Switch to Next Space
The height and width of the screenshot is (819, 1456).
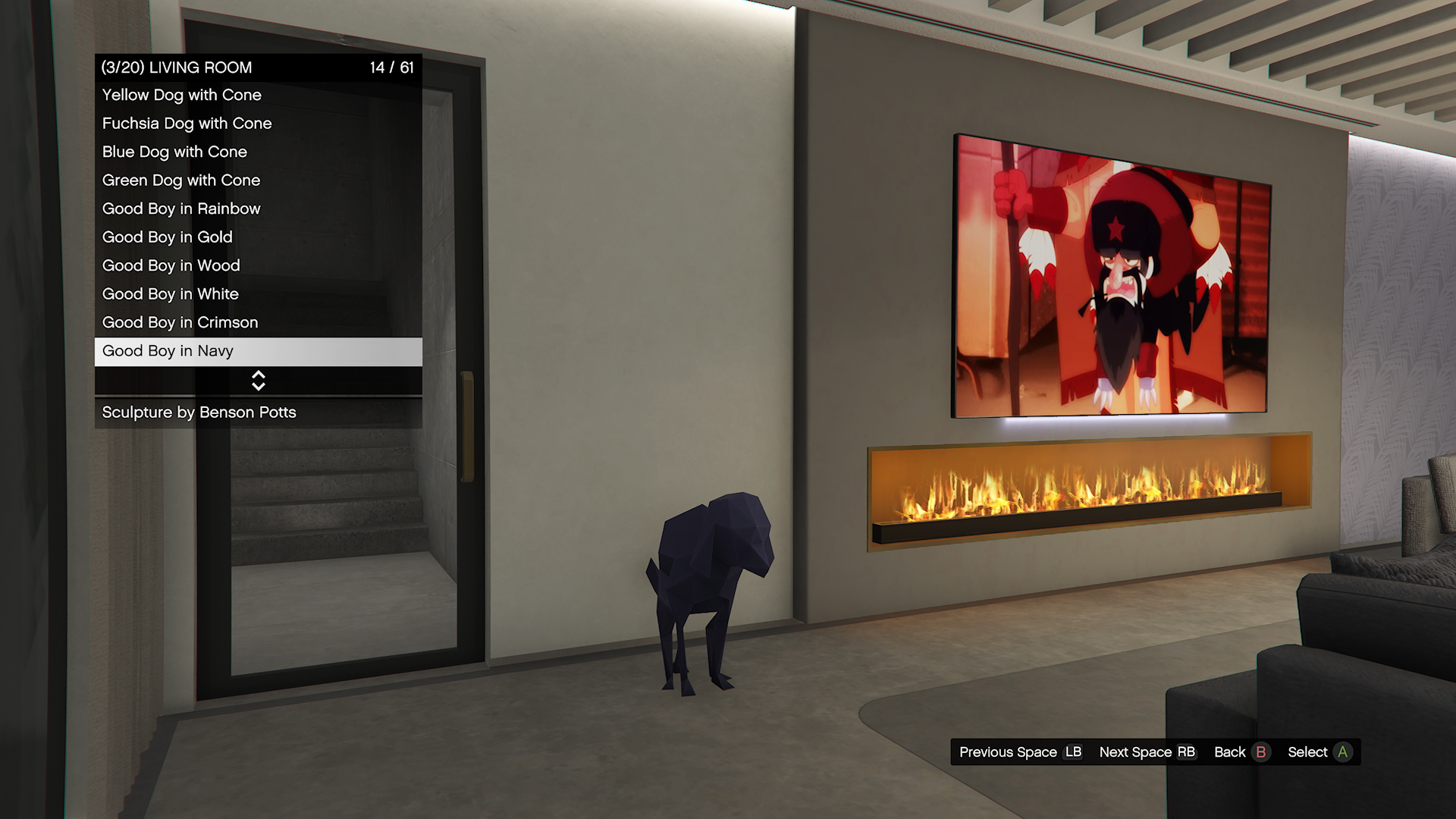point(1147,752)
